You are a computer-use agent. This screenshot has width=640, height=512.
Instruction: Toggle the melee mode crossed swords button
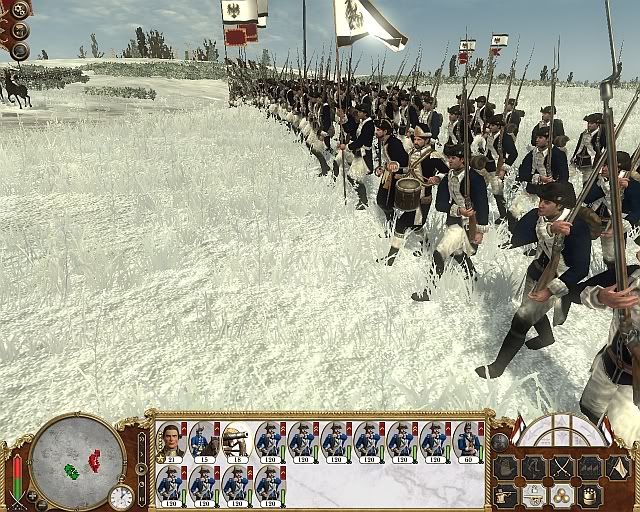coord(562,467)
